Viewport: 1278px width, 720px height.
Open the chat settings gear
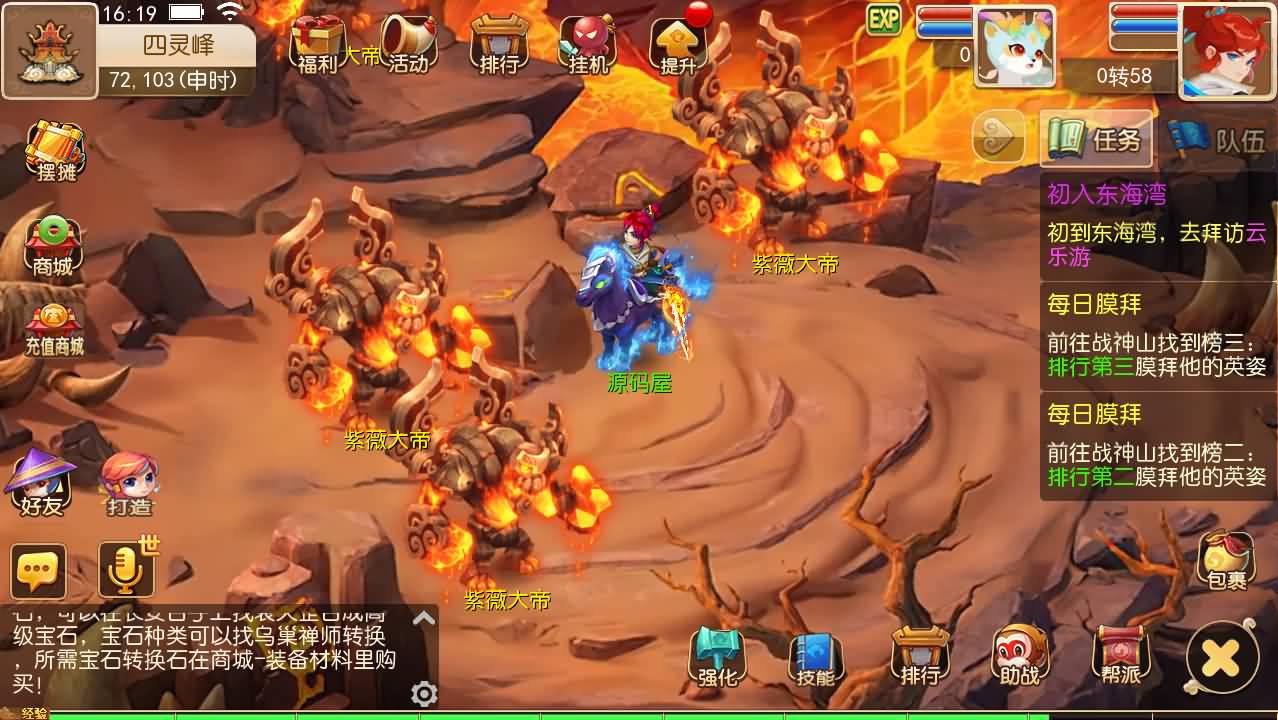(424, 694)
